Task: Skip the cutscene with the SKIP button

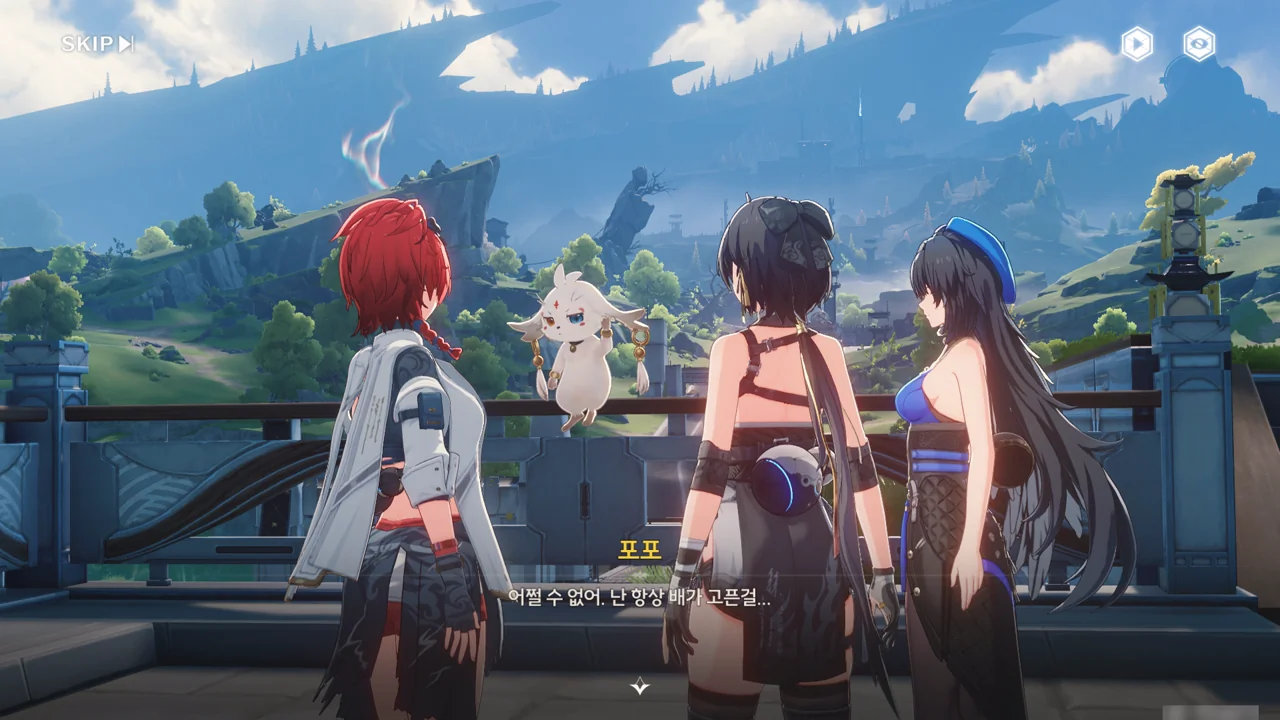Action: [x=97, y=44]
